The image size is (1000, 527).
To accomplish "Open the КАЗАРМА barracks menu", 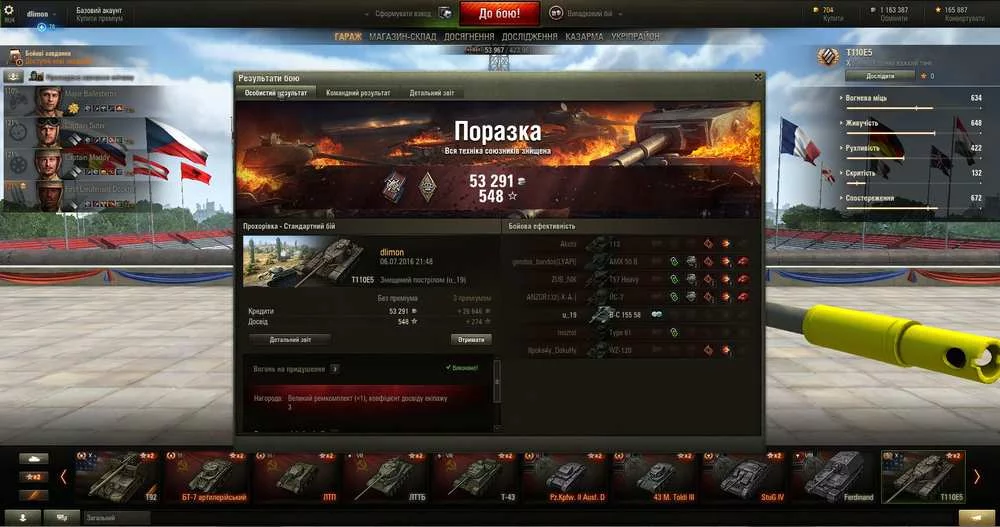I will [x=584, y=37].
